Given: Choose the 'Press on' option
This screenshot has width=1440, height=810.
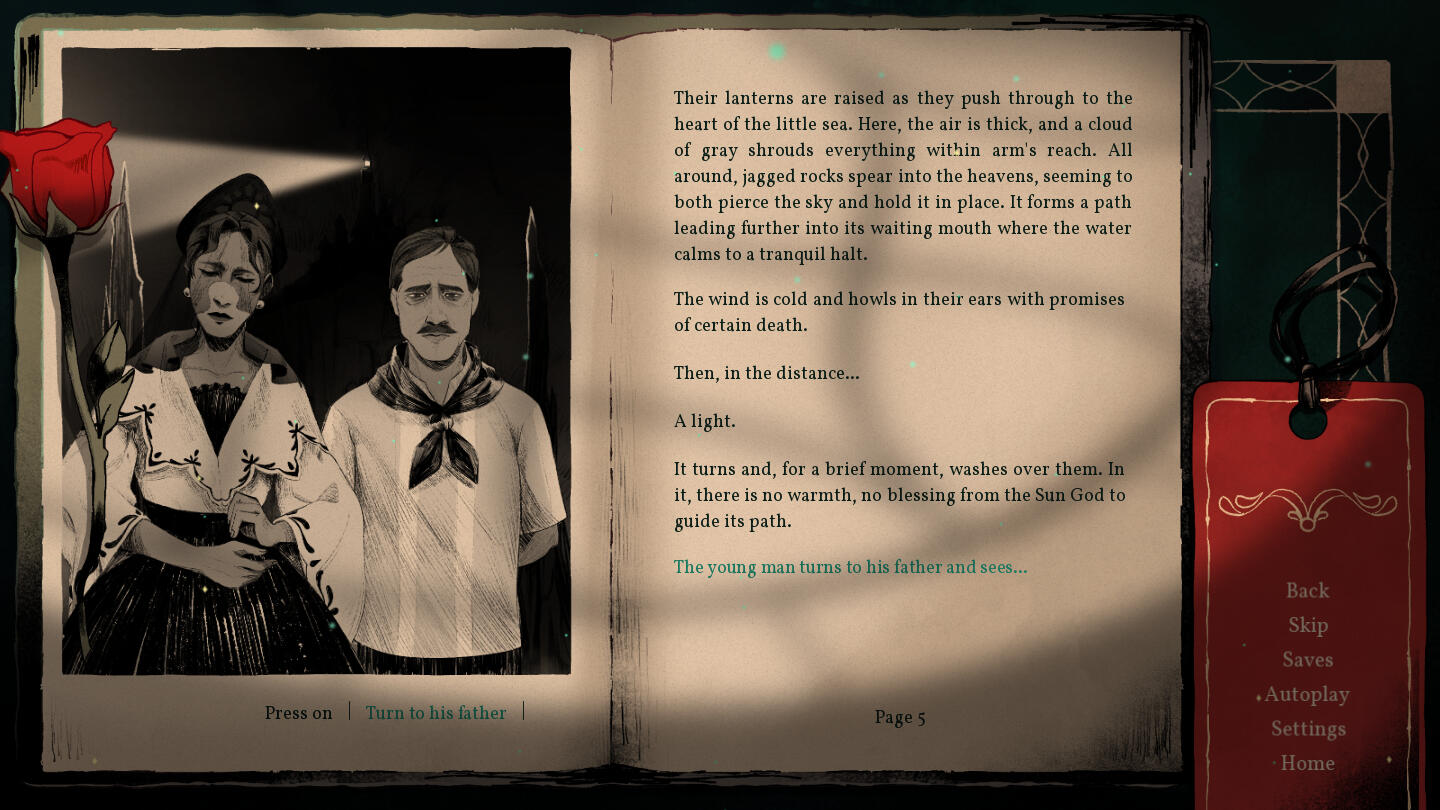Looking at the screenshot, I should point(298,712).
